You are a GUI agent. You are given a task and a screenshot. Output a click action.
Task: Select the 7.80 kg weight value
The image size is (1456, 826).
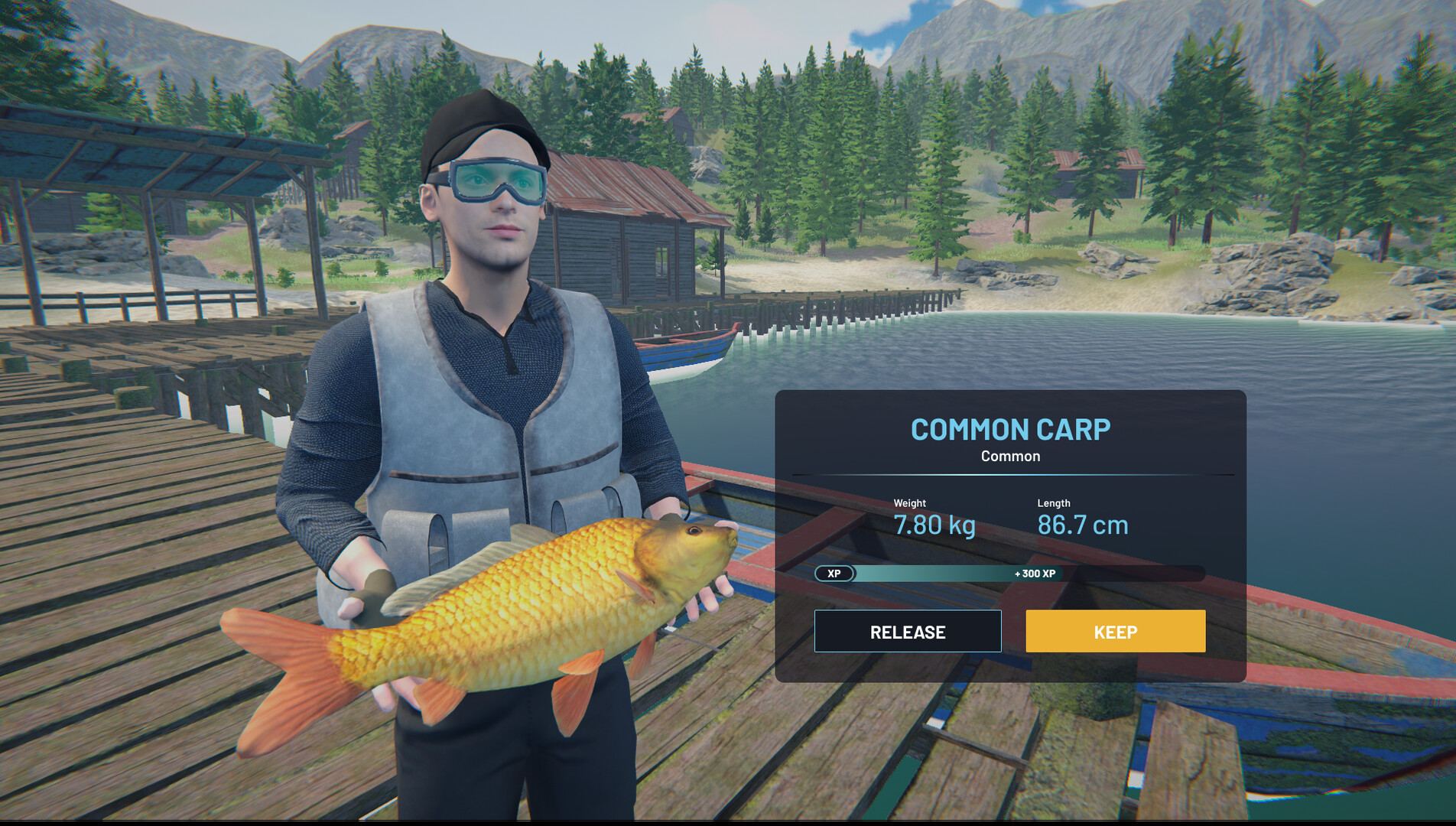934,525
